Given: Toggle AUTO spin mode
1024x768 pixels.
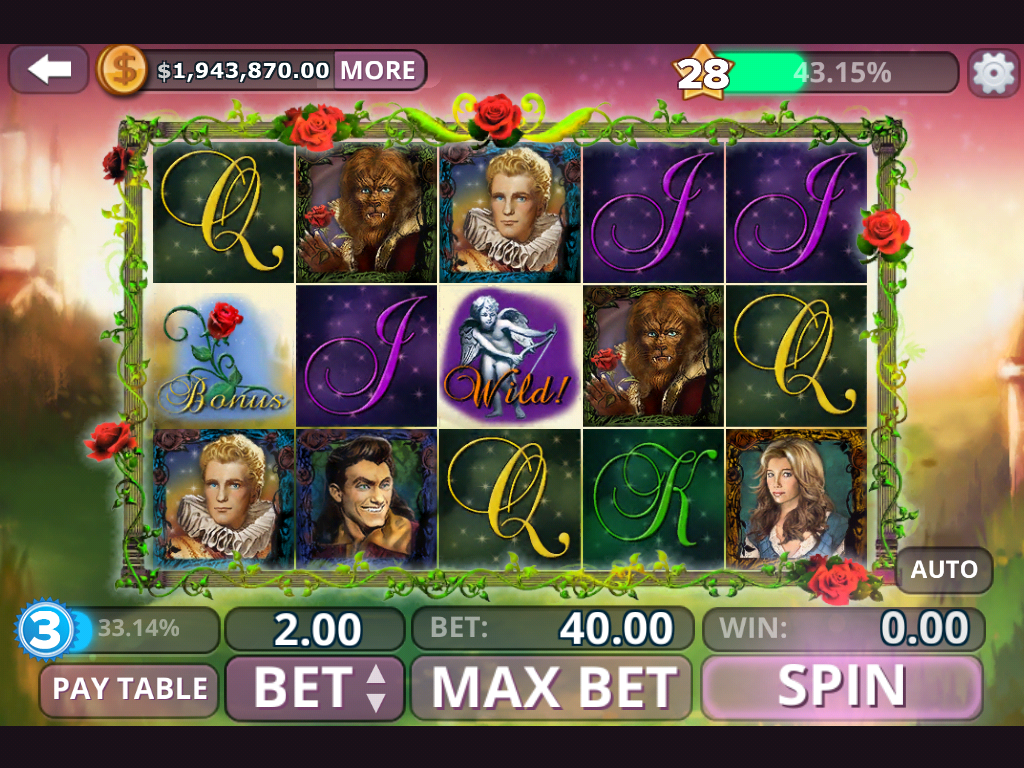Looking at the screenshot, I should click(x=944, y=570).
